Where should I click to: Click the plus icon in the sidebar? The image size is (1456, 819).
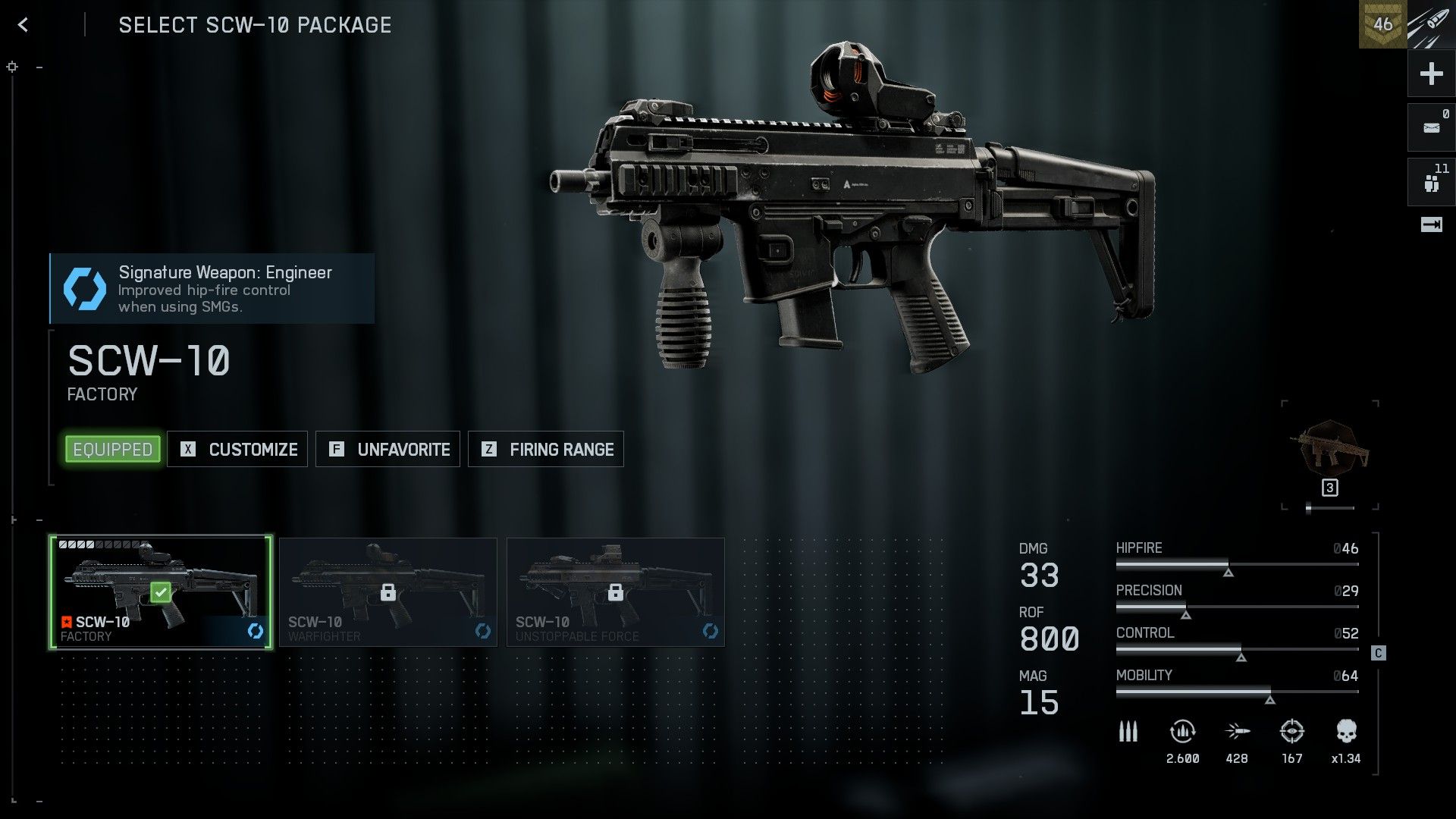(x=1431, y=74)
